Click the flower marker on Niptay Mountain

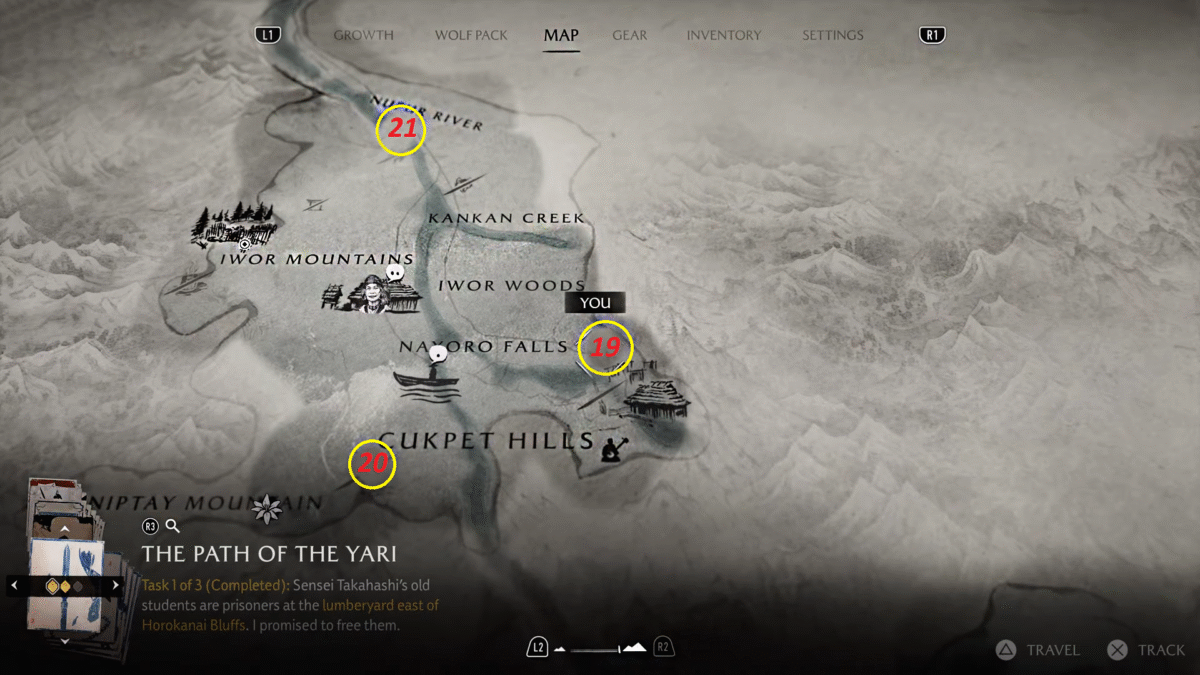[x=268, y=509]
